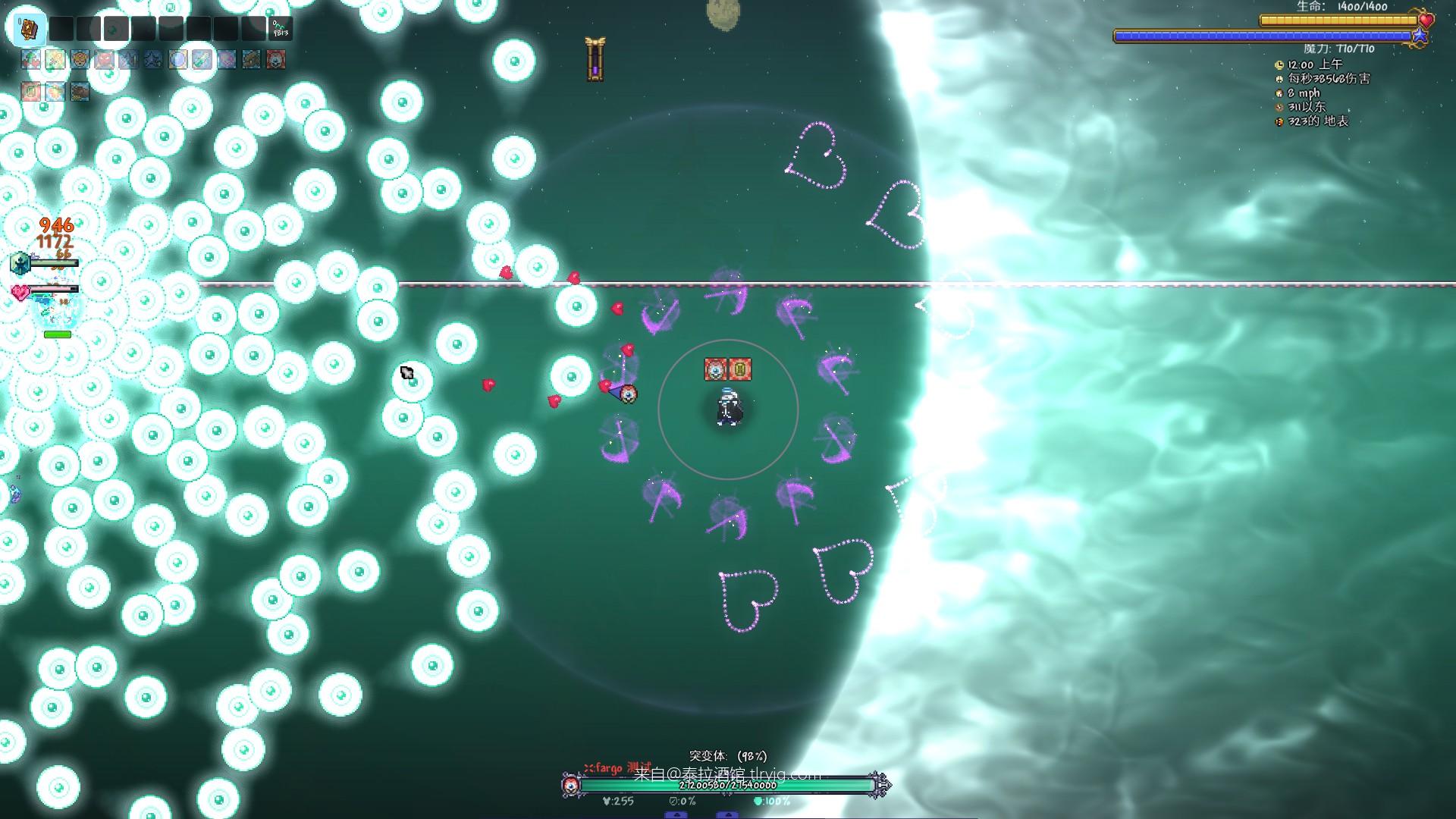Select the hotbar slot showing 9813 count
This screenshot has height=819, width=1456.
280,29
